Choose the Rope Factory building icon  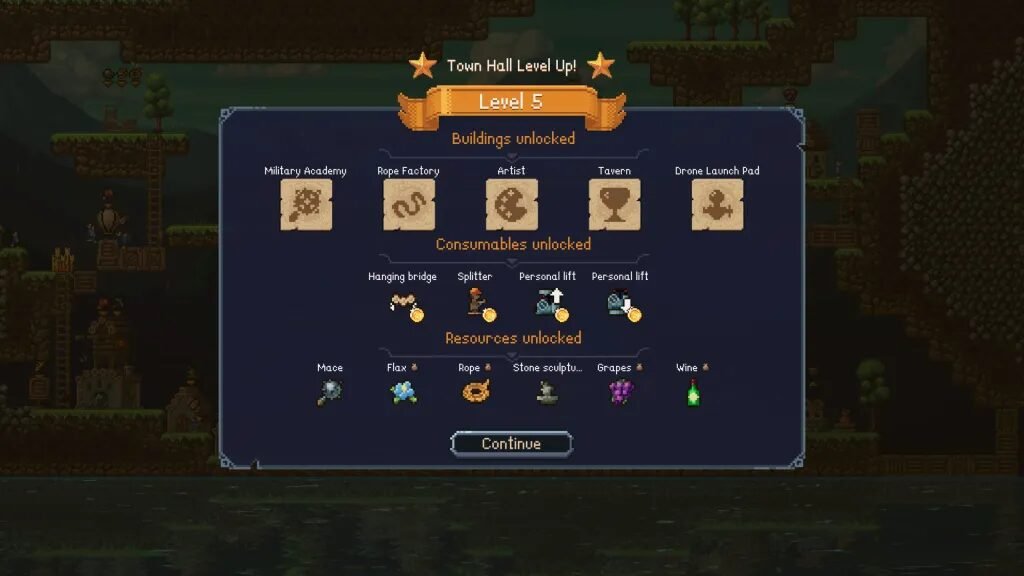point(408,205)
